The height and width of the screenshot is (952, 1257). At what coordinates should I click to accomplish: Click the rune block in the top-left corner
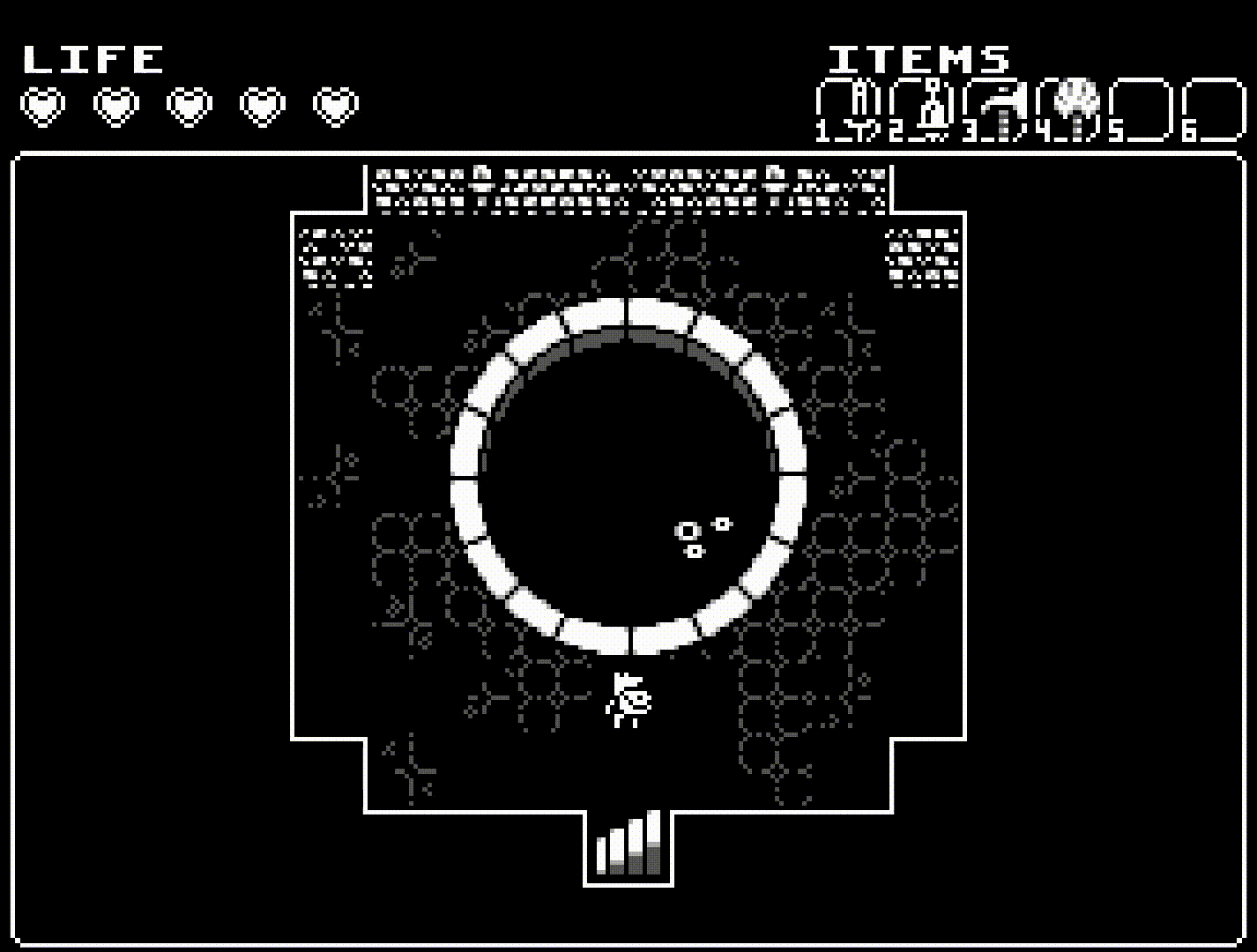(x=335, y=260)
